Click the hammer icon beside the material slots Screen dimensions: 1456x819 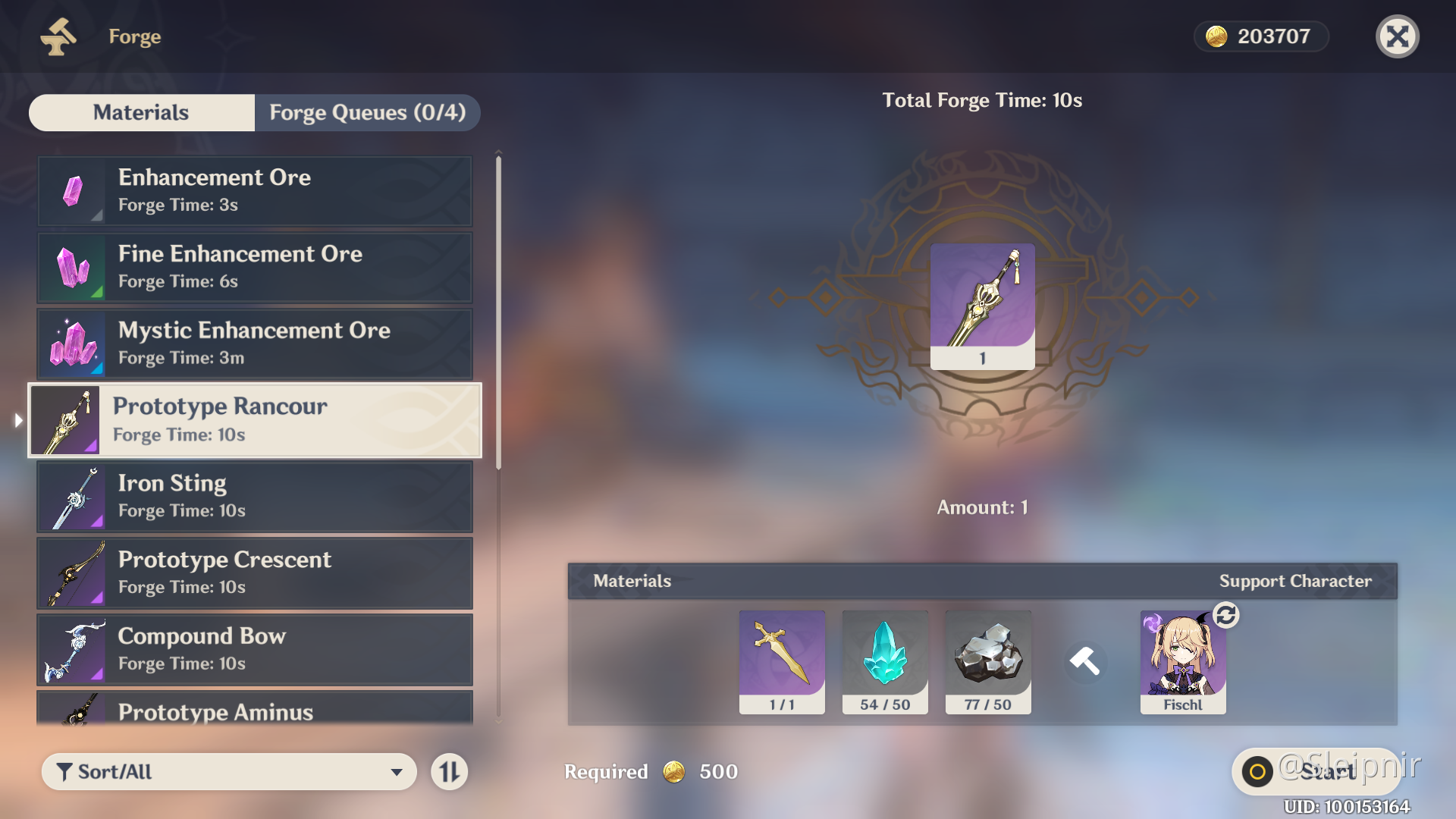click(x=1086, y=661)
